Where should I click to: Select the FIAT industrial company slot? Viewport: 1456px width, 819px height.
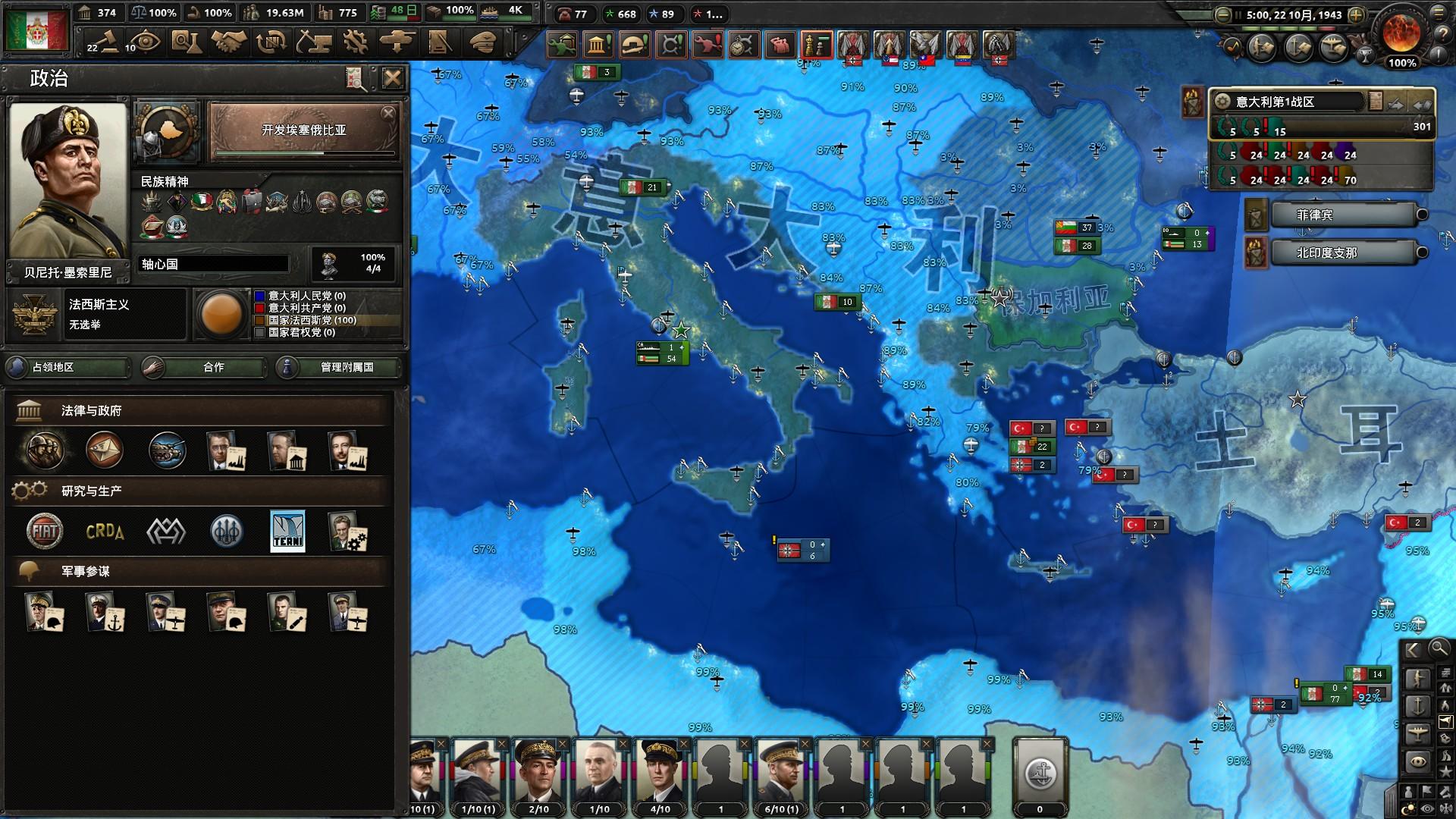coord(45,531)
